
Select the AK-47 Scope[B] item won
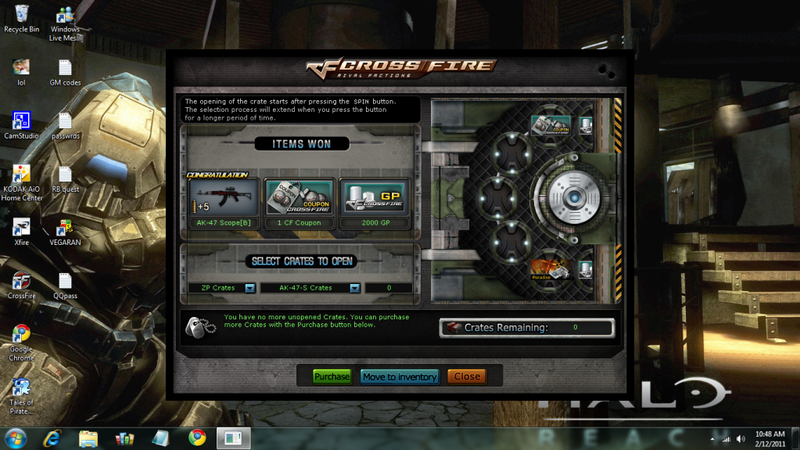222,199
